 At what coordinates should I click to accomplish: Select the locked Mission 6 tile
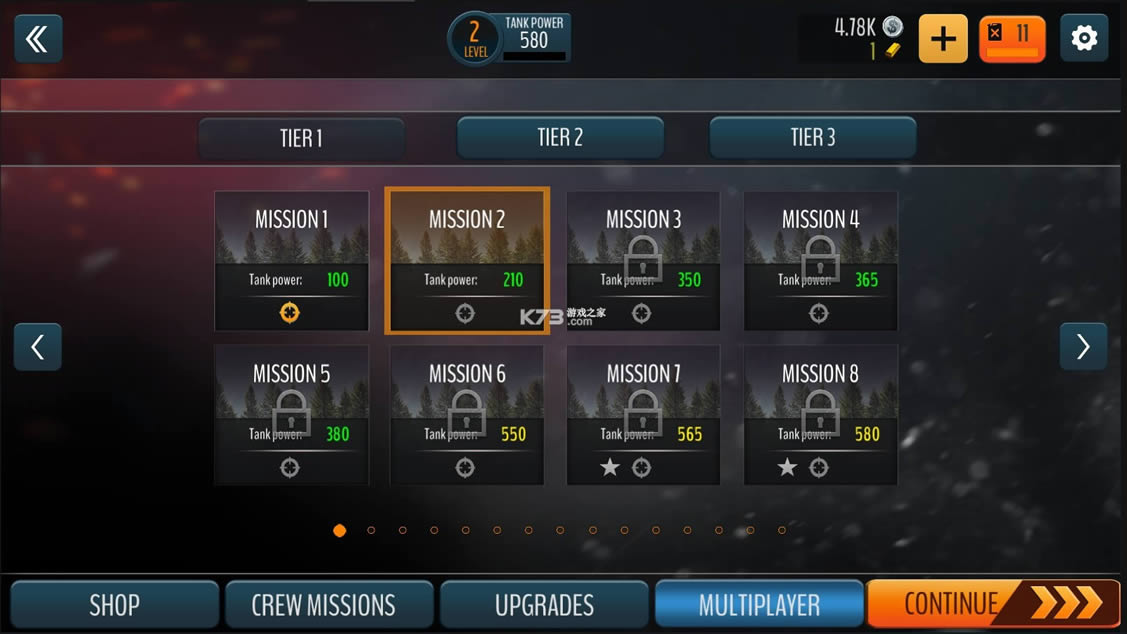[x=467, y=415]
